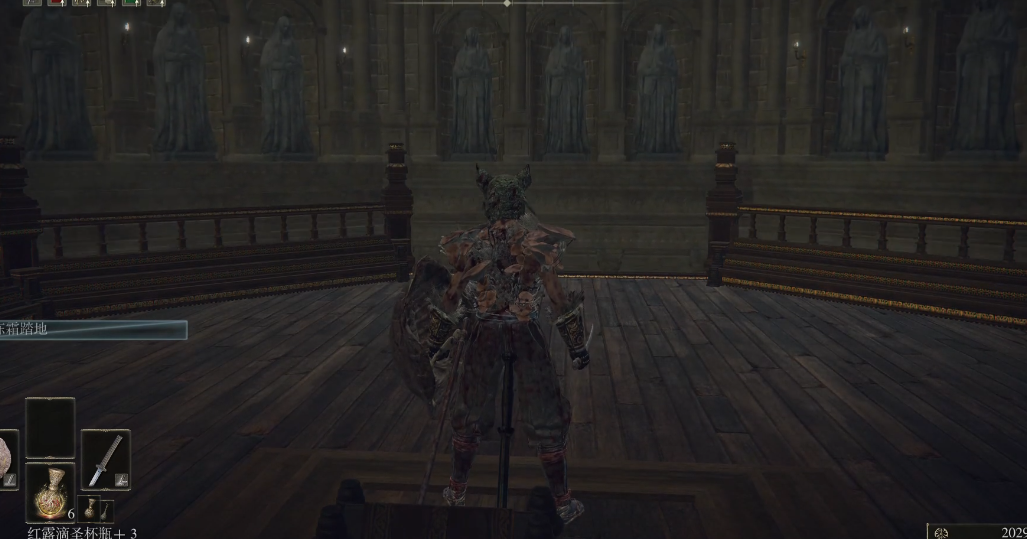This screenshot has width=1027, height=539.
Task: Select the empty spell slot above the flask
Action: [x=50, y=427]
